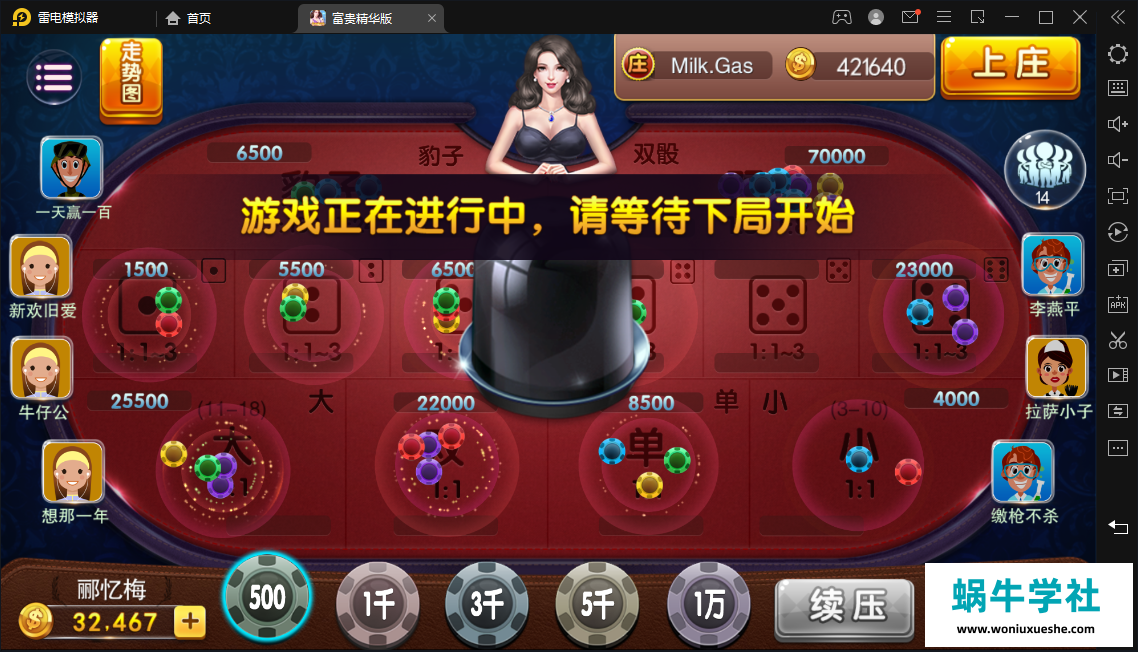Show the online players list icon
The height and width of the screenshot is (652, 1138).
[x=1044, y=169]
